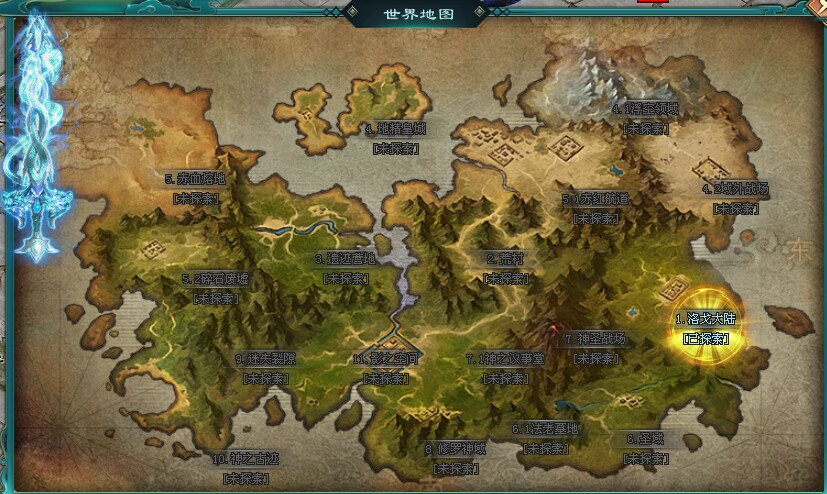Choose the 地精皇城 island label
The width and height of the screenshot is (827, 494).
tap(395, 129)
